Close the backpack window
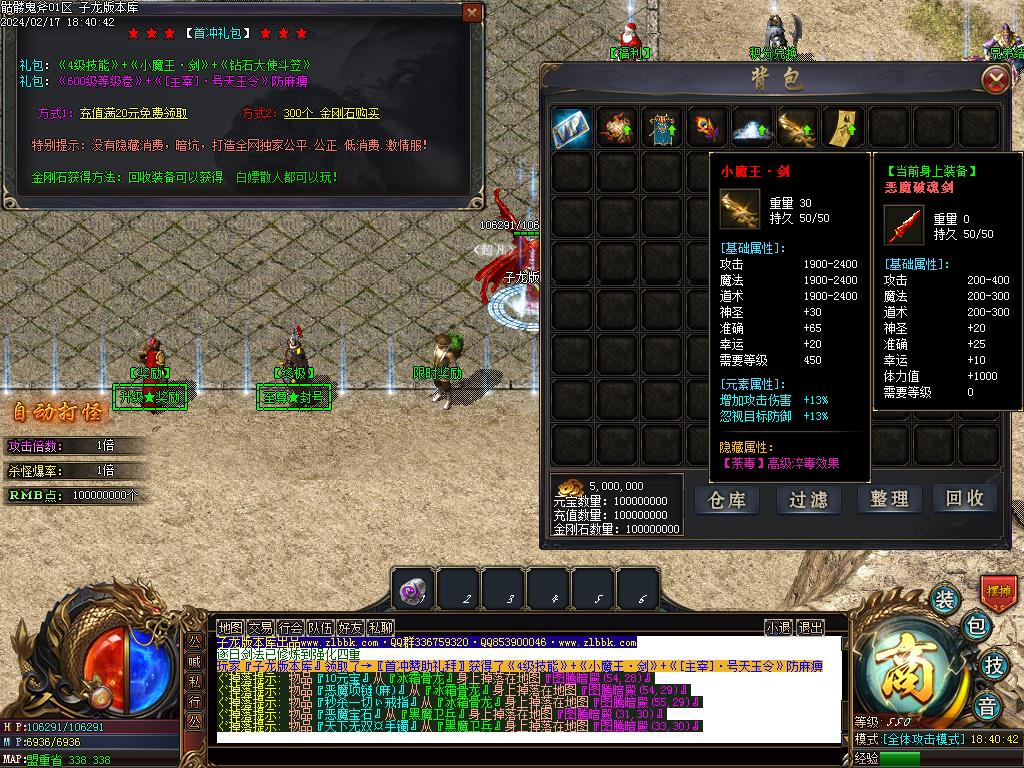The image size is (1024, 768). [994, 80]
